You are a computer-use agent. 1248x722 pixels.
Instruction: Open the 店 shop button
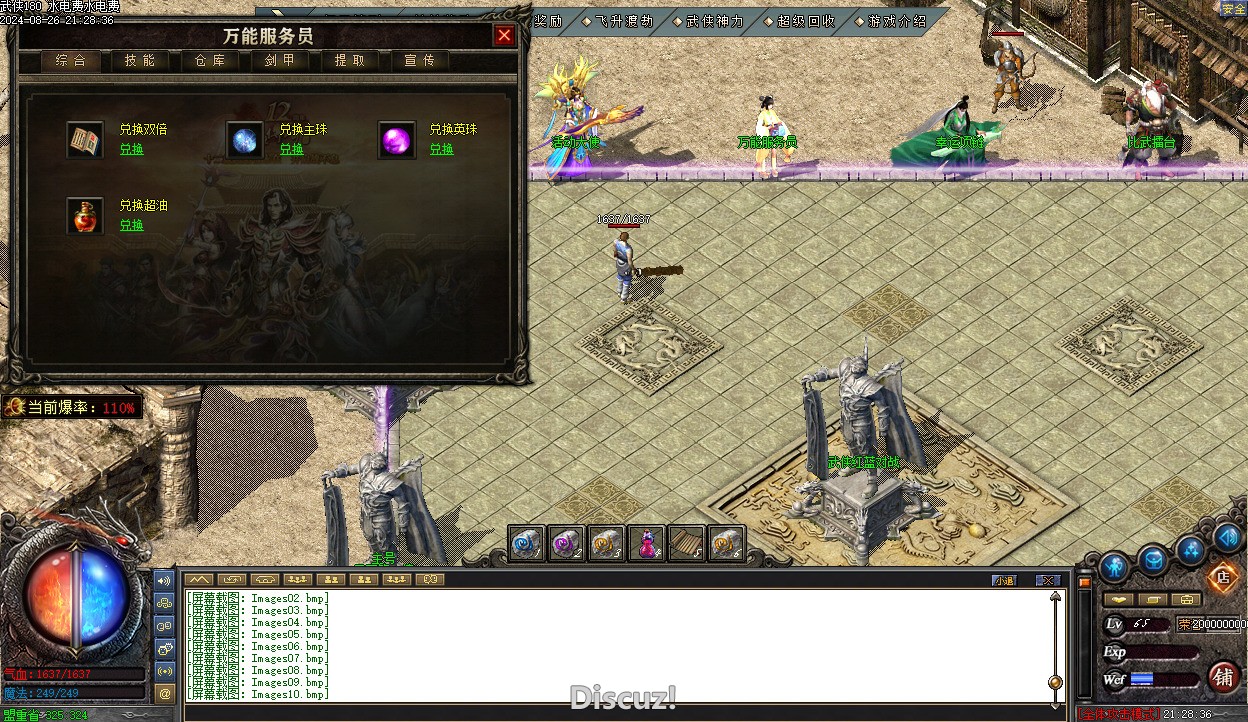(x=1221, y=576)
